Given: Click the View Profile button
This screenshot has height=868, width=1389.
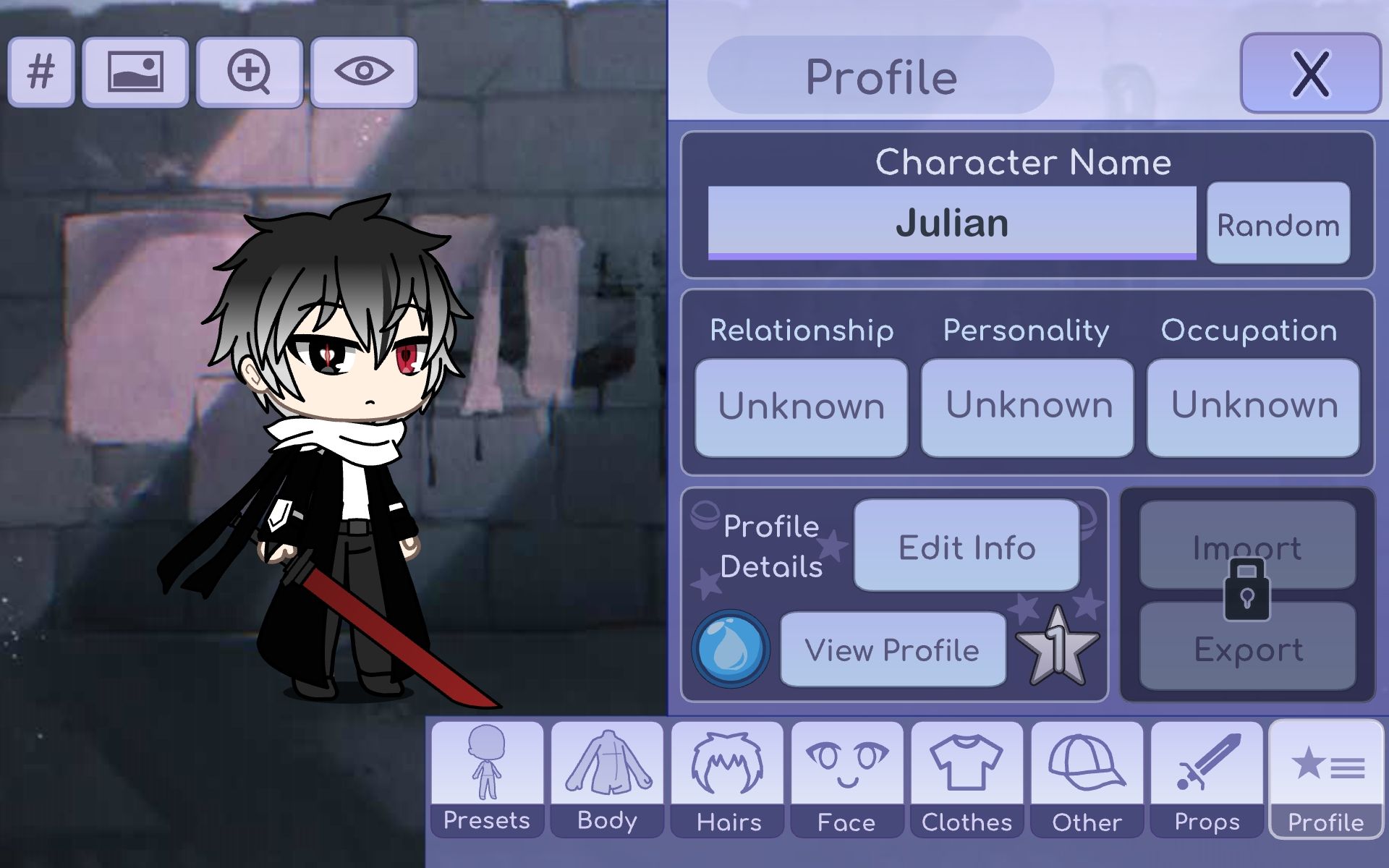Looking at the screenshot, I should tap(893, 650).
